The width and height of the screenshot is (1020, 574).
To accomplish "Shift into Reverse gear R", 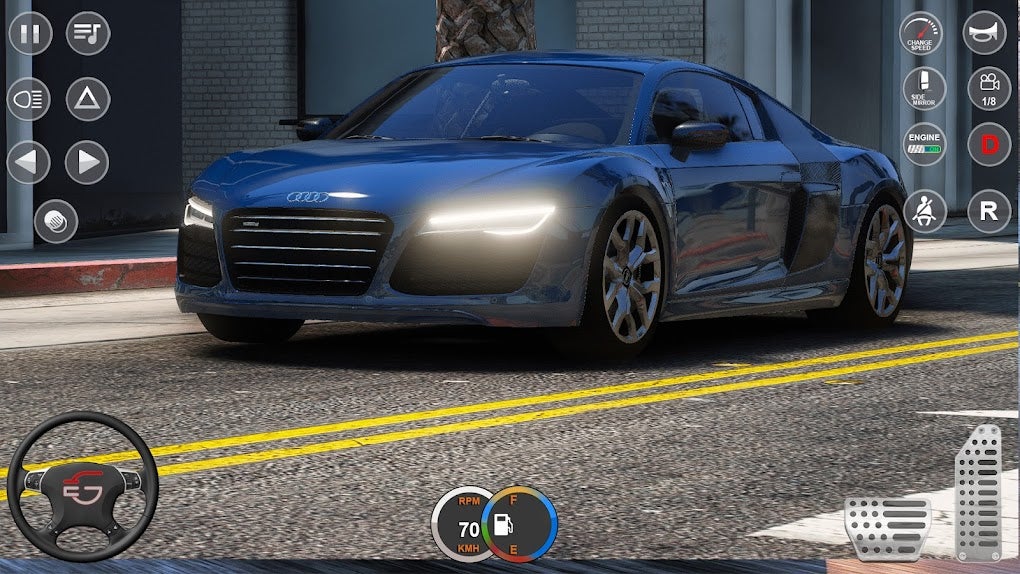I will (988, 211).
